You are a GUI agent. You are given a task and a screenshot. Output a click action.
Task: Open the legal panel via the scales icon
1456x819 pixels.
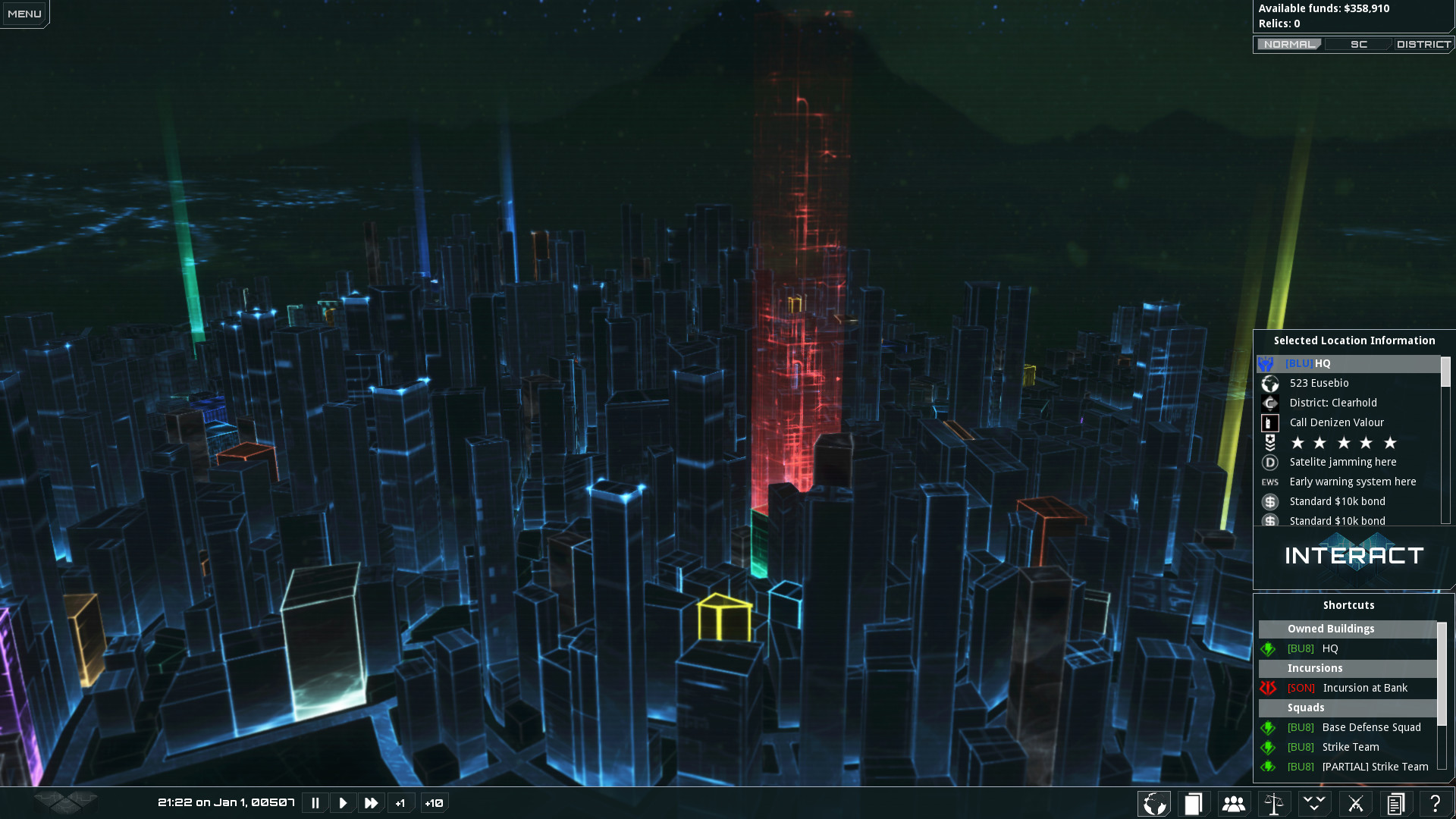click(1275, 802)
